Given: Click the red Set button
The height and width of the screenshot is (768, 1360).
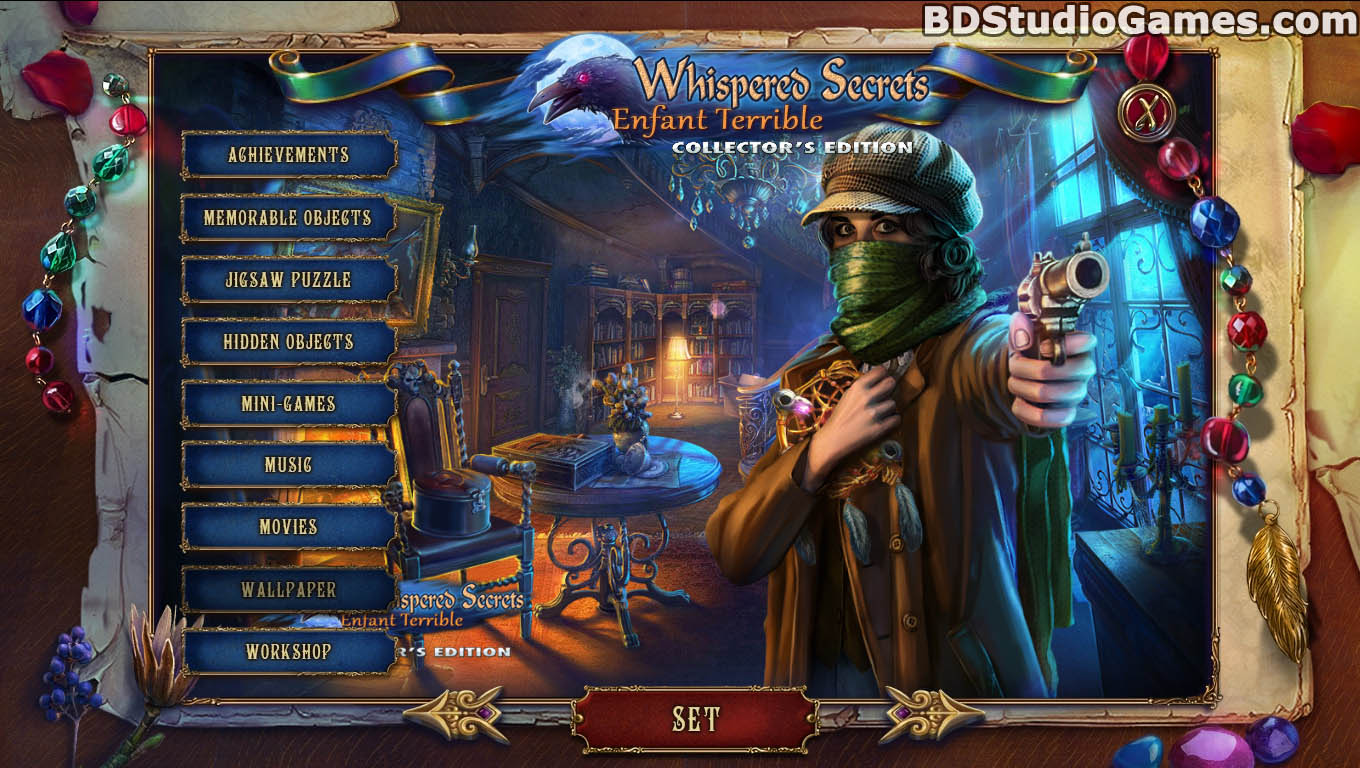Looking at the screenshot, I should [x=695, y=719].
